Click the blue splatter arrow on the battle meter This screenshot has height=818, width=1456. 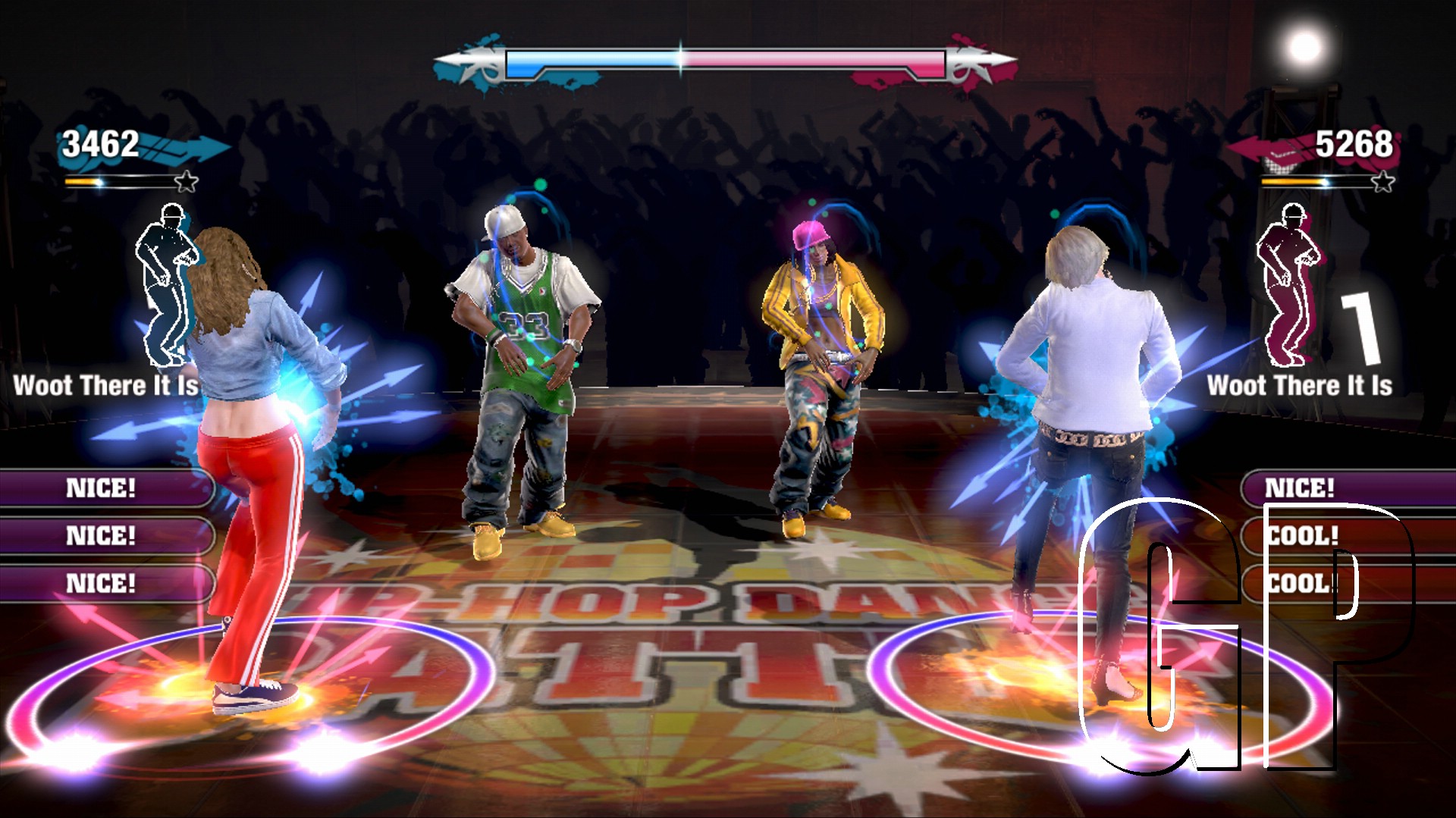click(475, 62)
